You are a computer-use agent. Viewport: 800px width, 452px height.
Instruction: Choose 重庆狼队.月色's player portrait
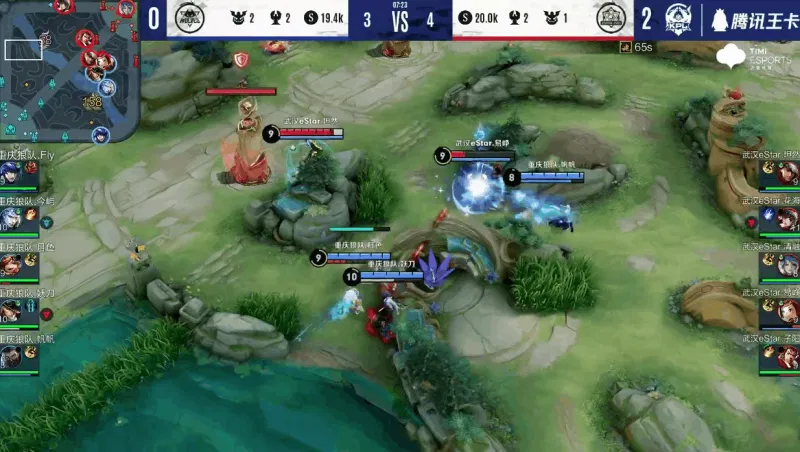(x=11, y=265)
